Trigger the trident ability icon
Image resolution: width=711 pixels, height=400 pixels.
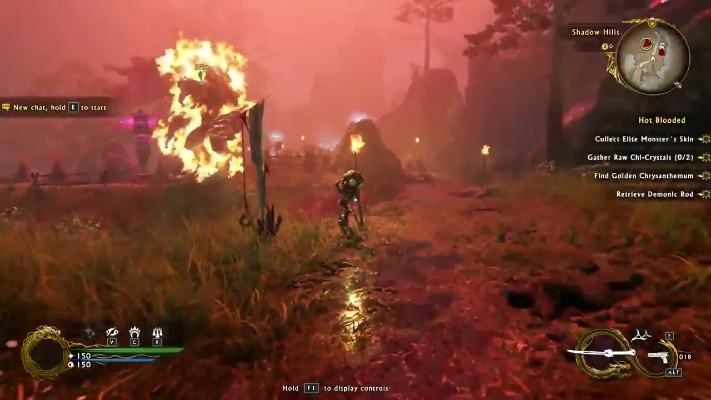pyautogui.click(x=157, y=332)
